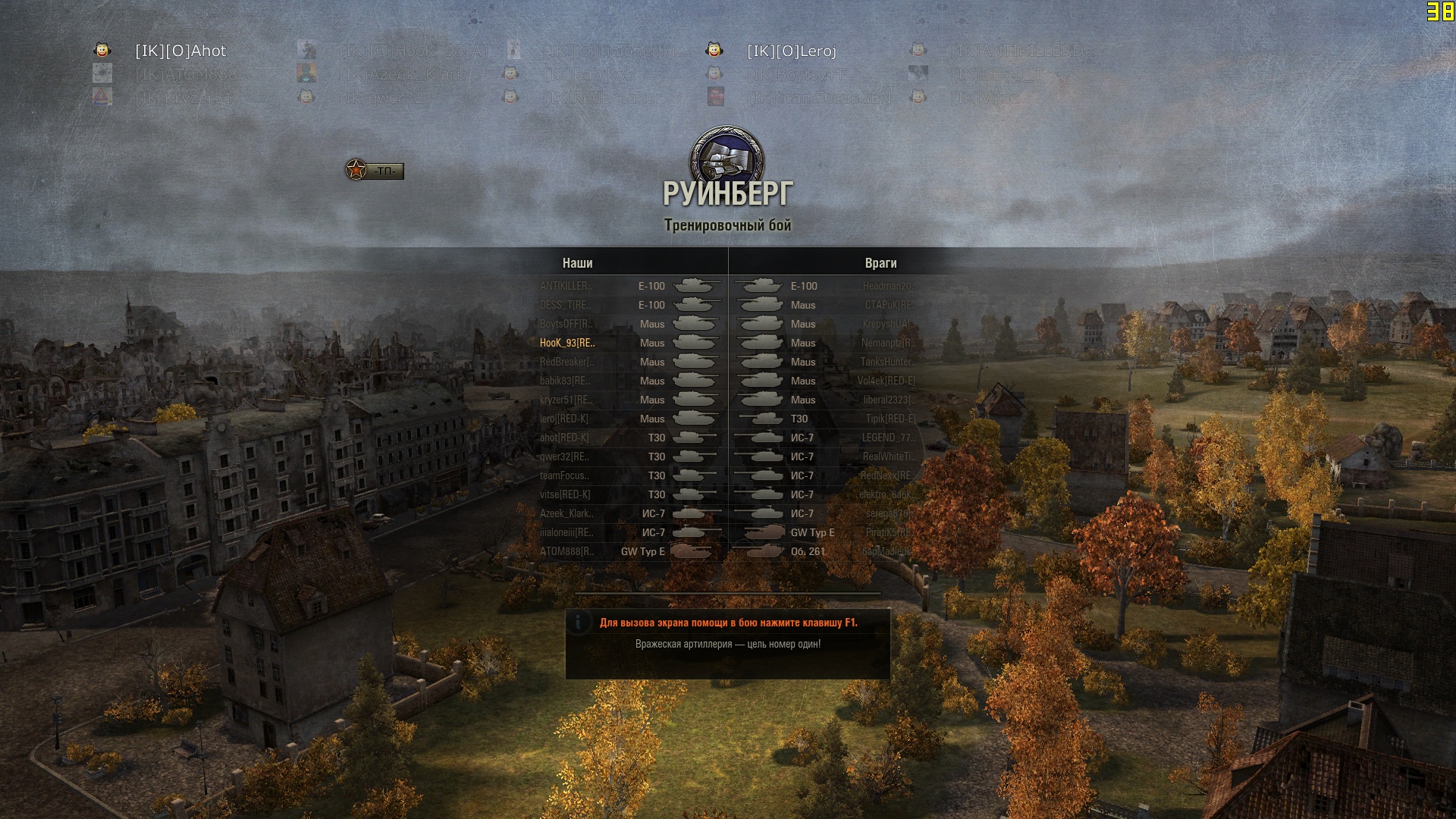Screen dimensions: 1456x819
Task: Pick leroj's Maus row in allied list
Action: click(x=629, y=419)
